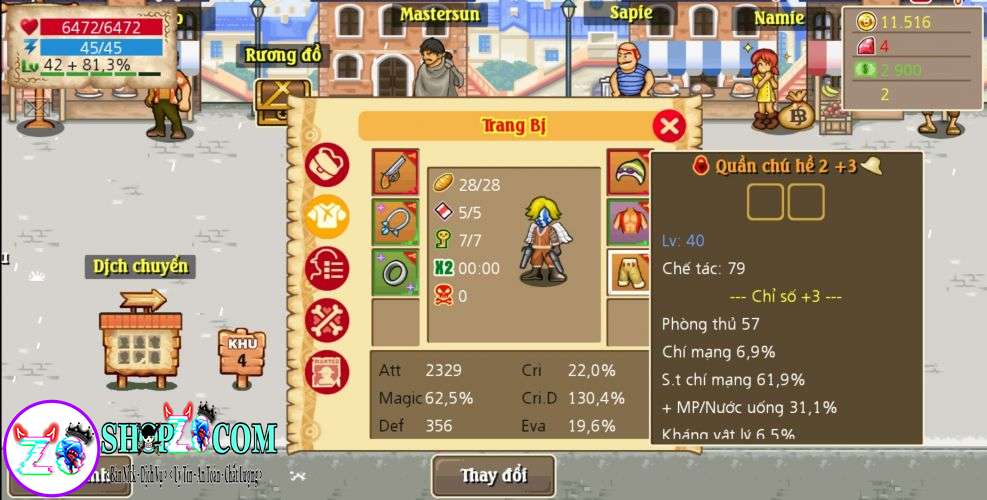Tap the Thay đổi button
Image resolution: width=987 pixels, height=500 pixels.
click(493, 475)
